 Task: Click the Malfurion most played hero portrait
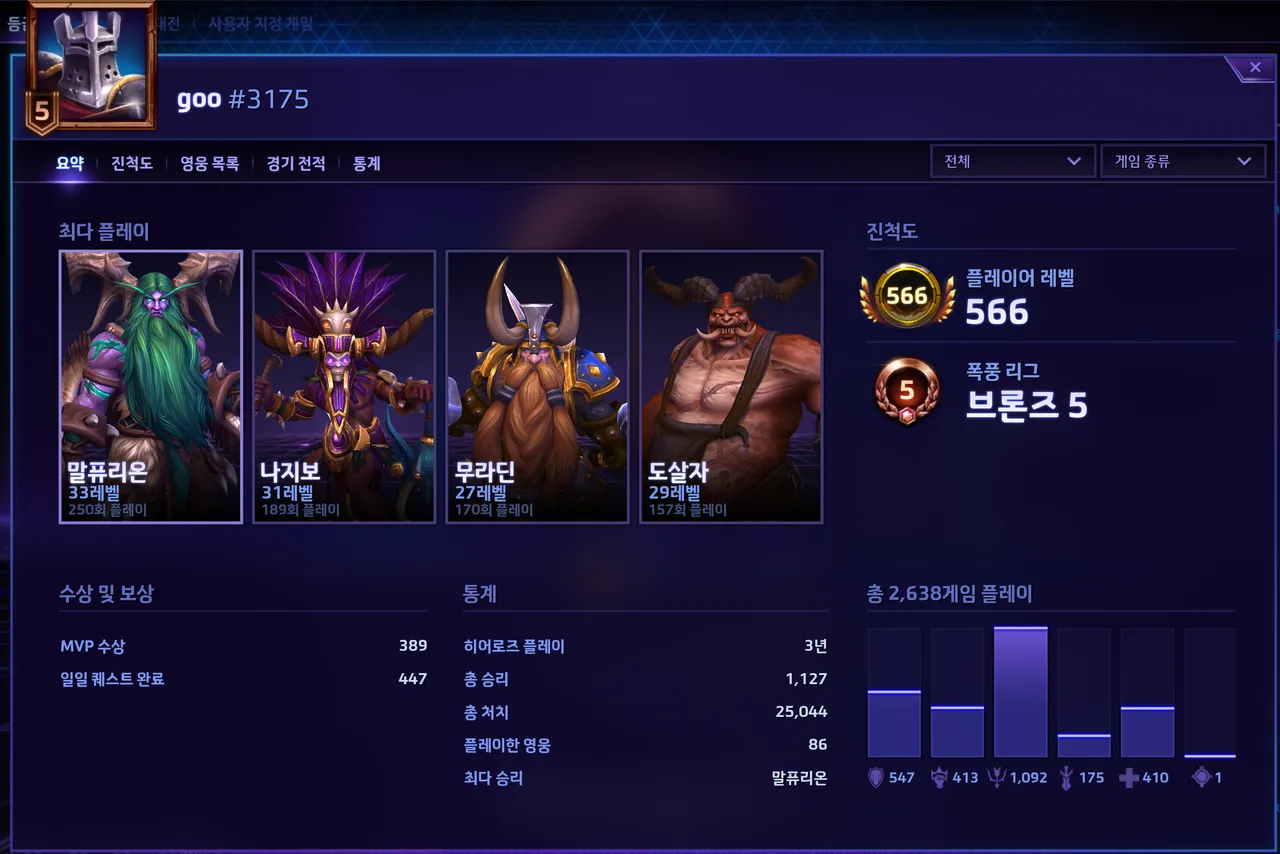[x=150, y=387]
